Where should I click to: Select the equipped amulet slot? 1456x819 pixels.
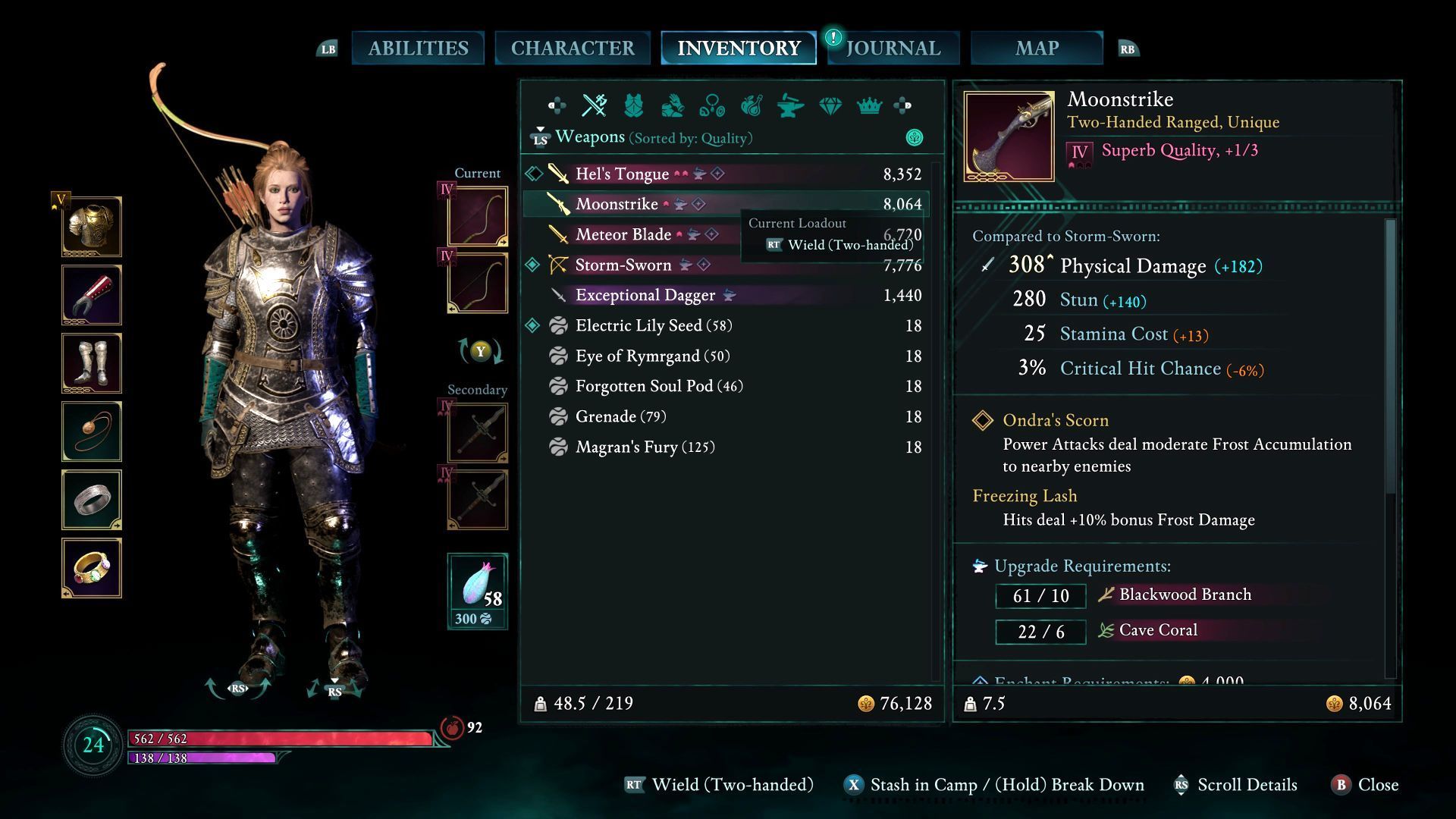pyautogui.click(x=92, y=431)
